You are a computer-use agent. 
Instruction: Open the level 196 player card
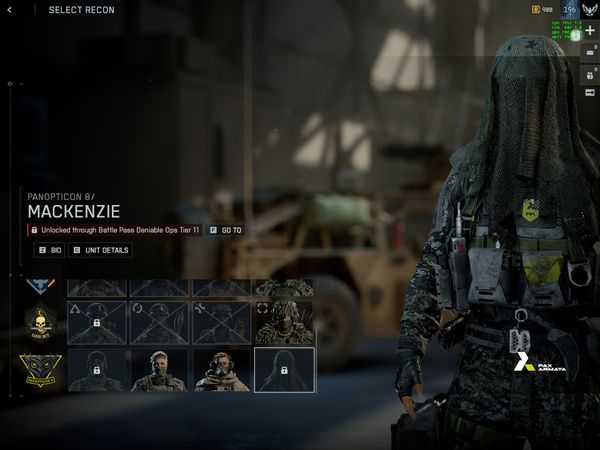point(568,10)
